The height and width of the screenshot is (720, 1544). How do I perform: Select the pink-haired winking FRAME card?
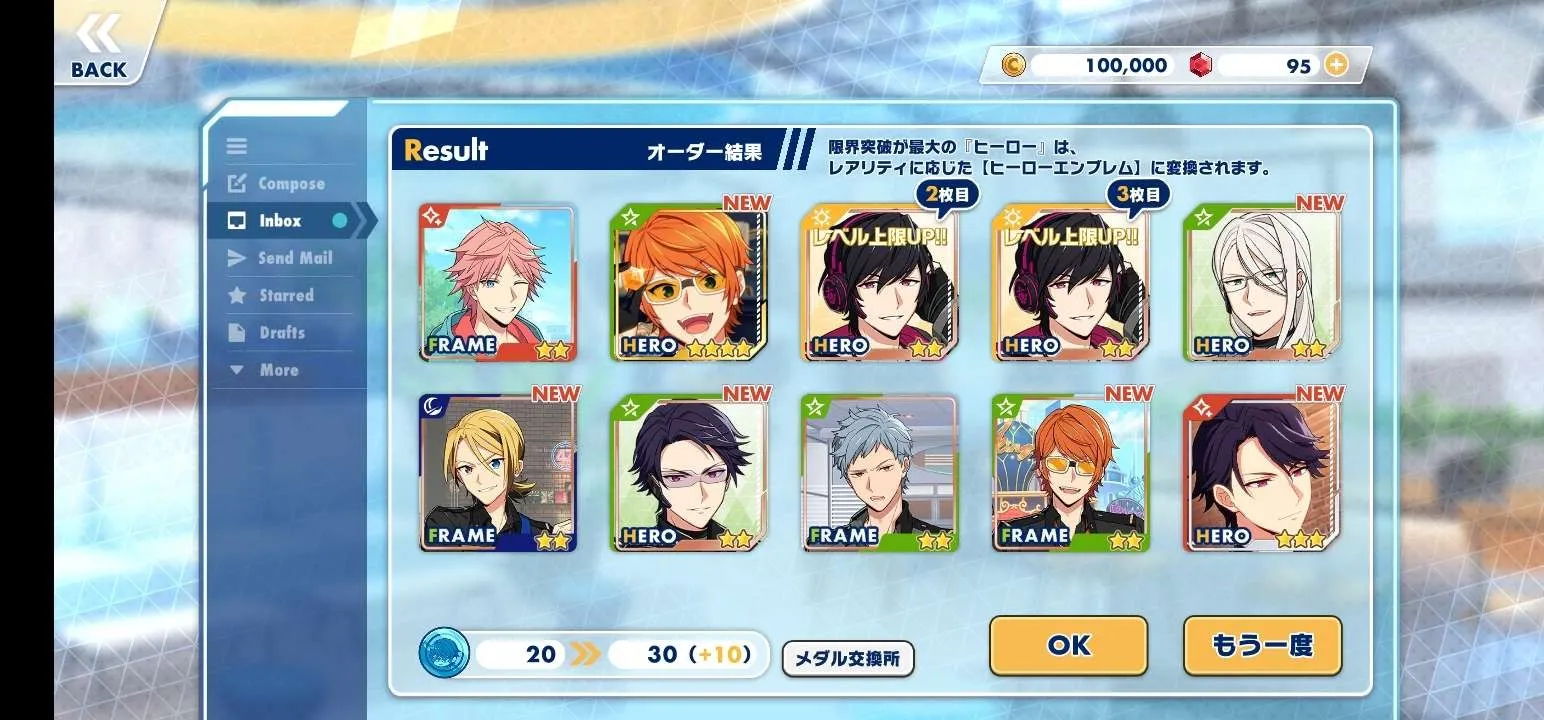coord(497,282)
